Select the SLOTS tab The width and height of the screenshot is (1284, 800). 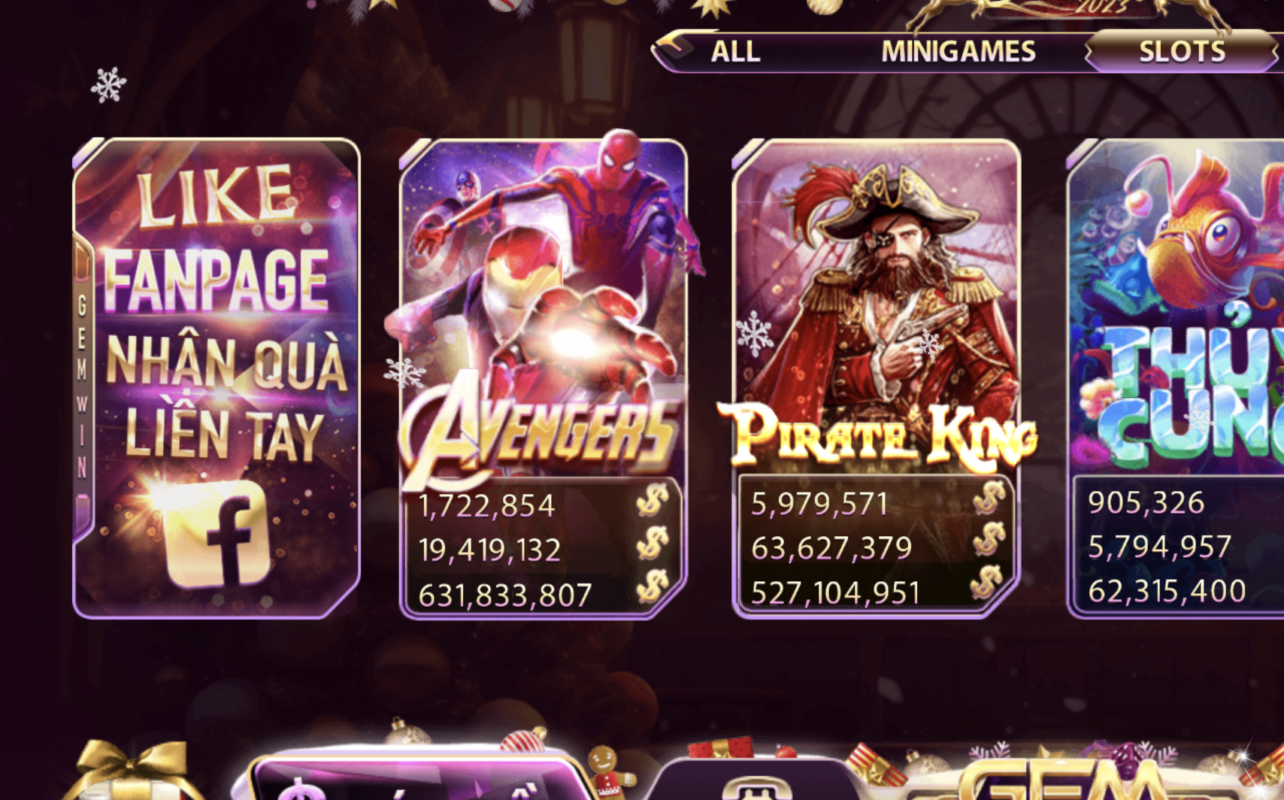(x=1180, y=49)
